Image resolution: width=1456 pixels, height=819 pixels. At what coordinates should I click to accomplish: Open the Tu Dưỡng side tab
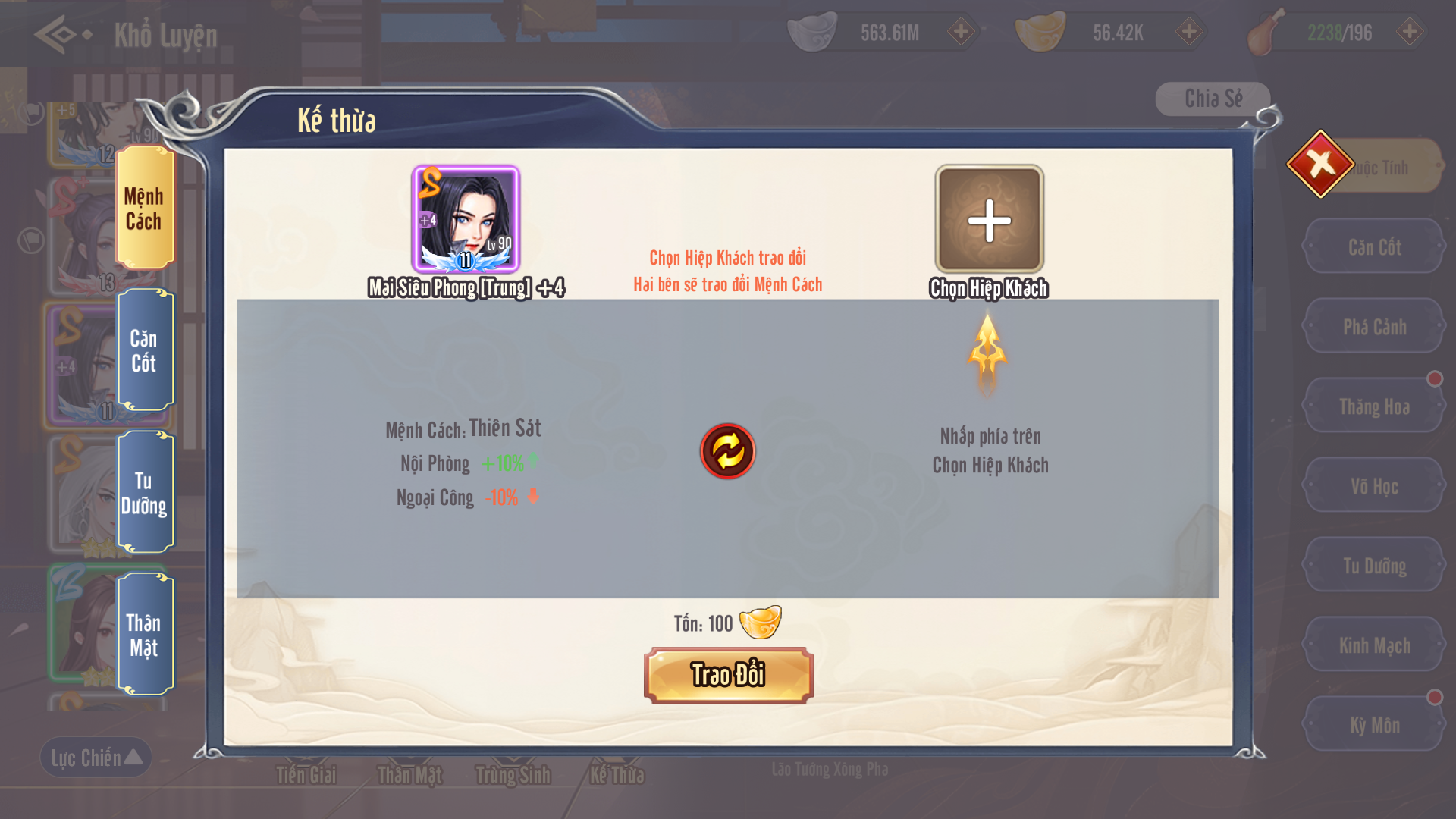(x=144, y=493)
